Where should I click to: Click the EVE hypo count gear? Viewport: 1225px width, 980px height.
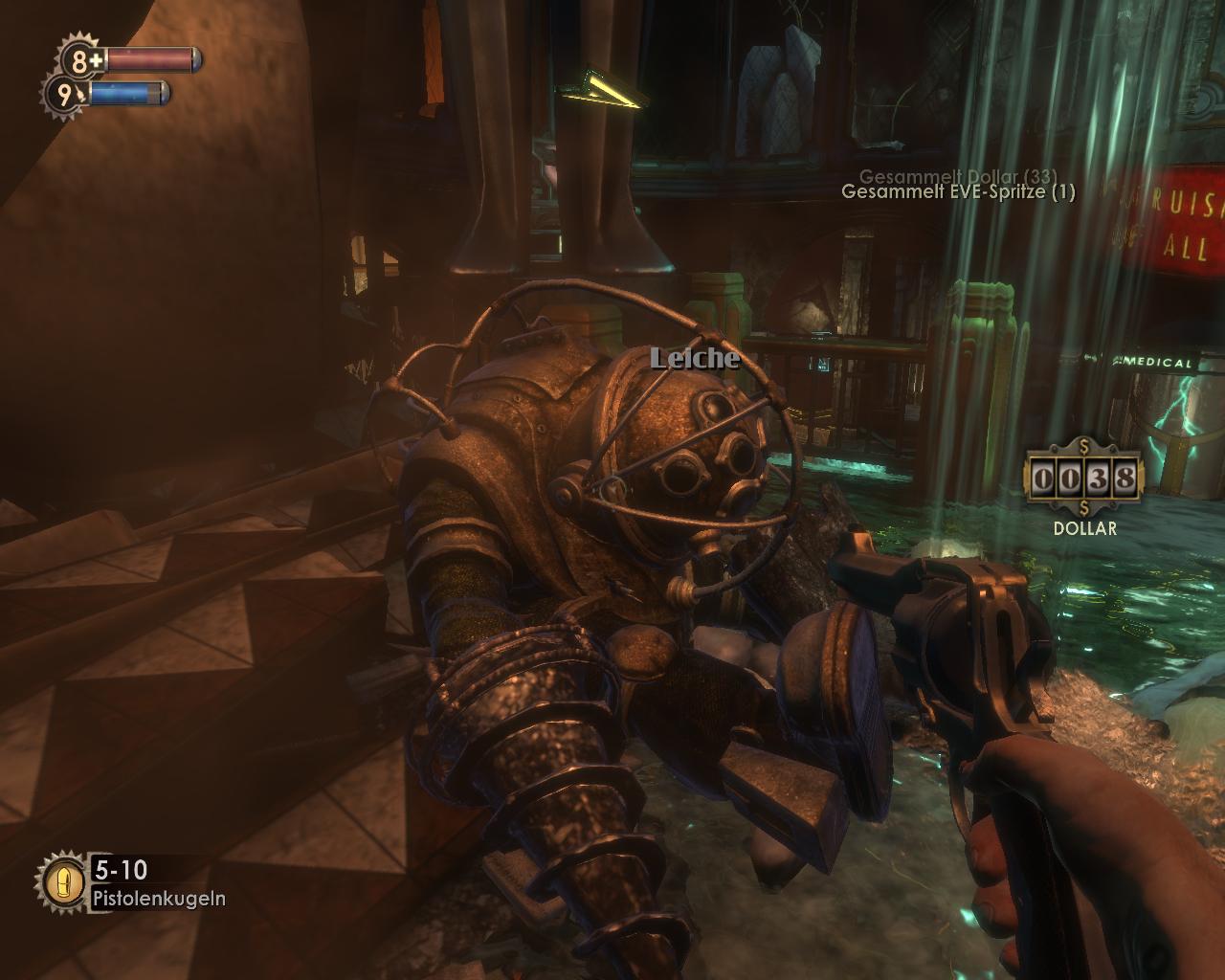tap(65, 95)
